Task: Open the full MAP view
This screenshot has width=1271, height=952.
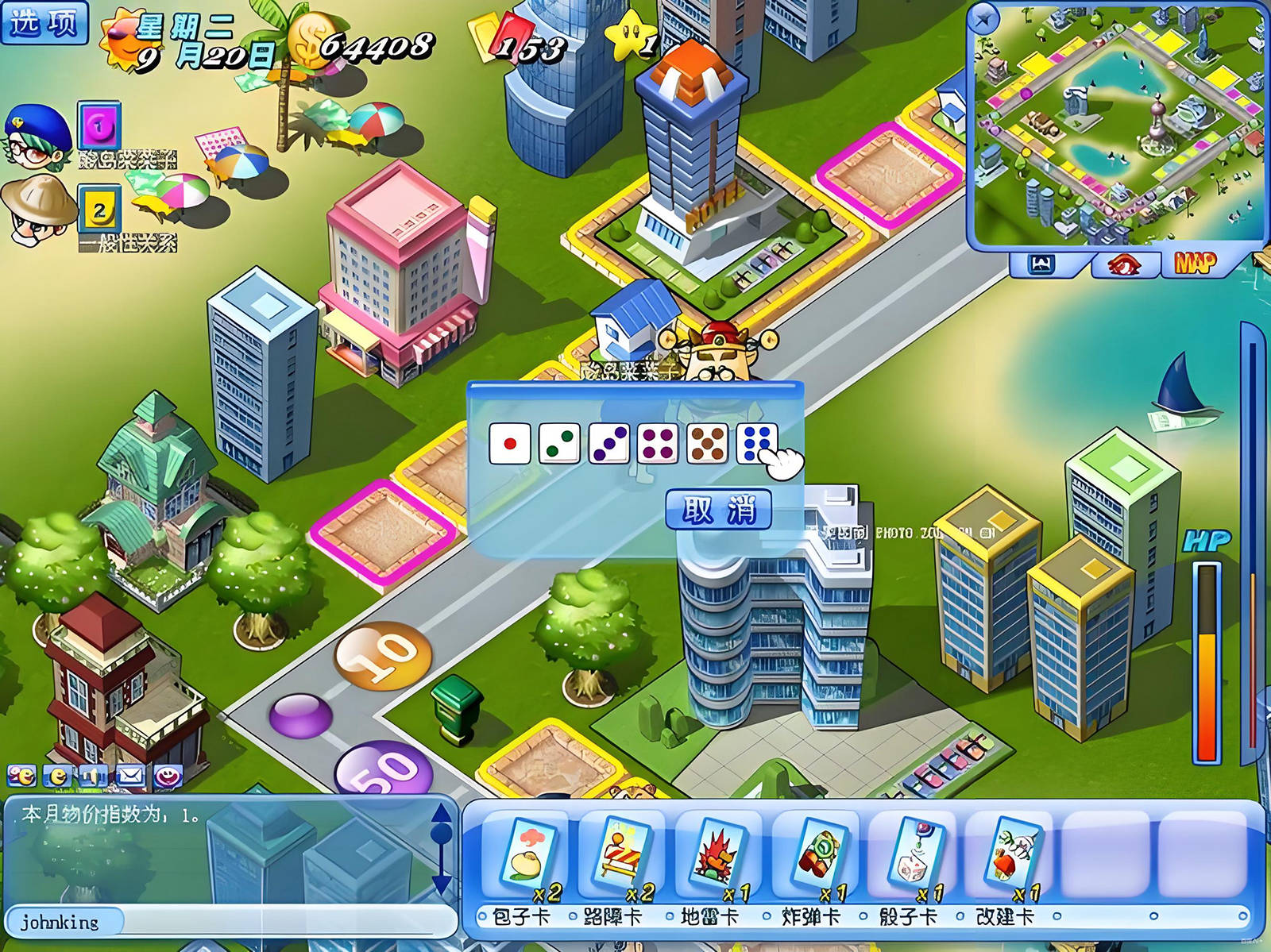Action: coord(1196,263)
